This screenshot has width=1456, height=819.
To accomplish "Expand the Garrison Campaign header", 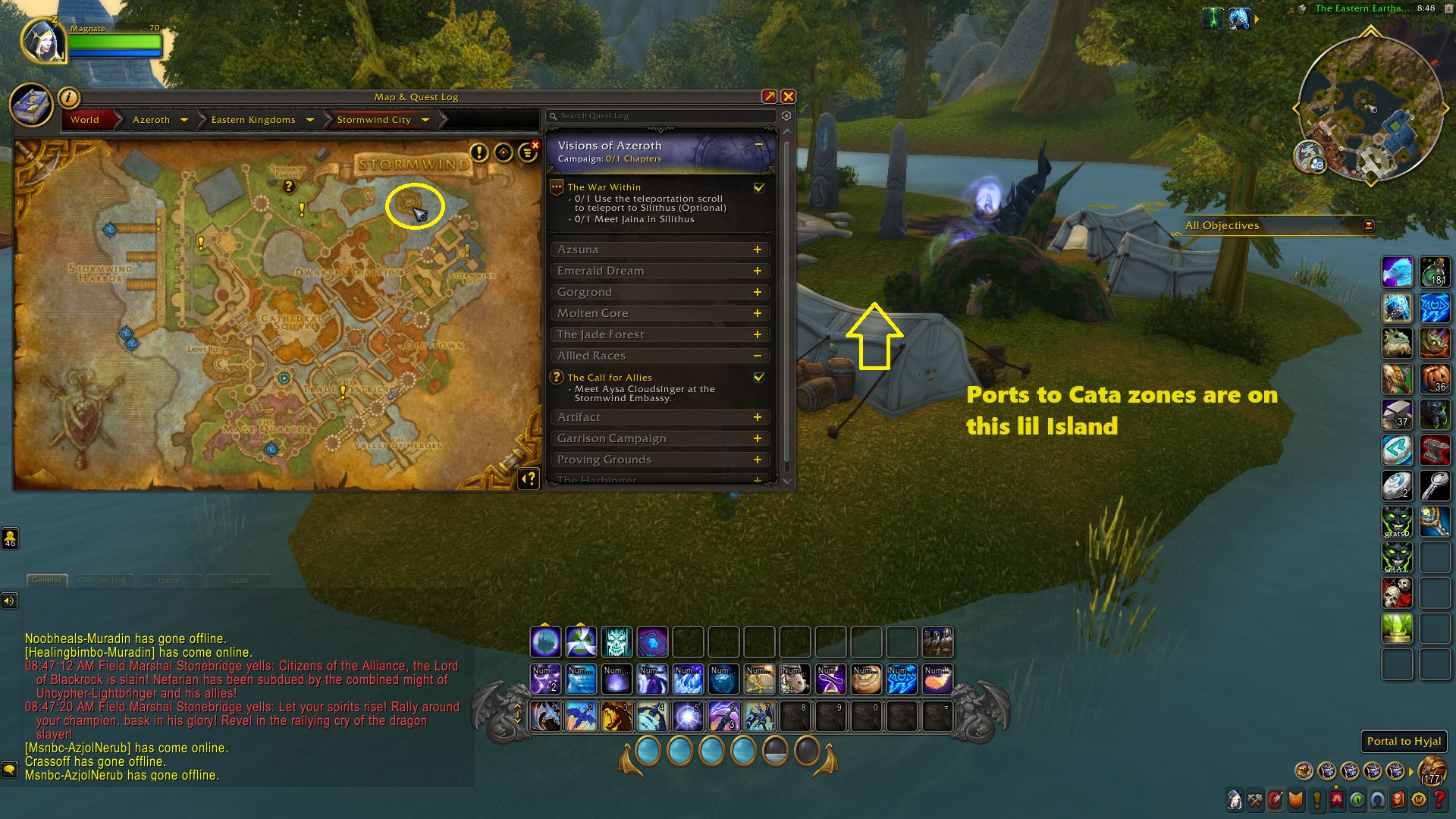I will 757,438.
